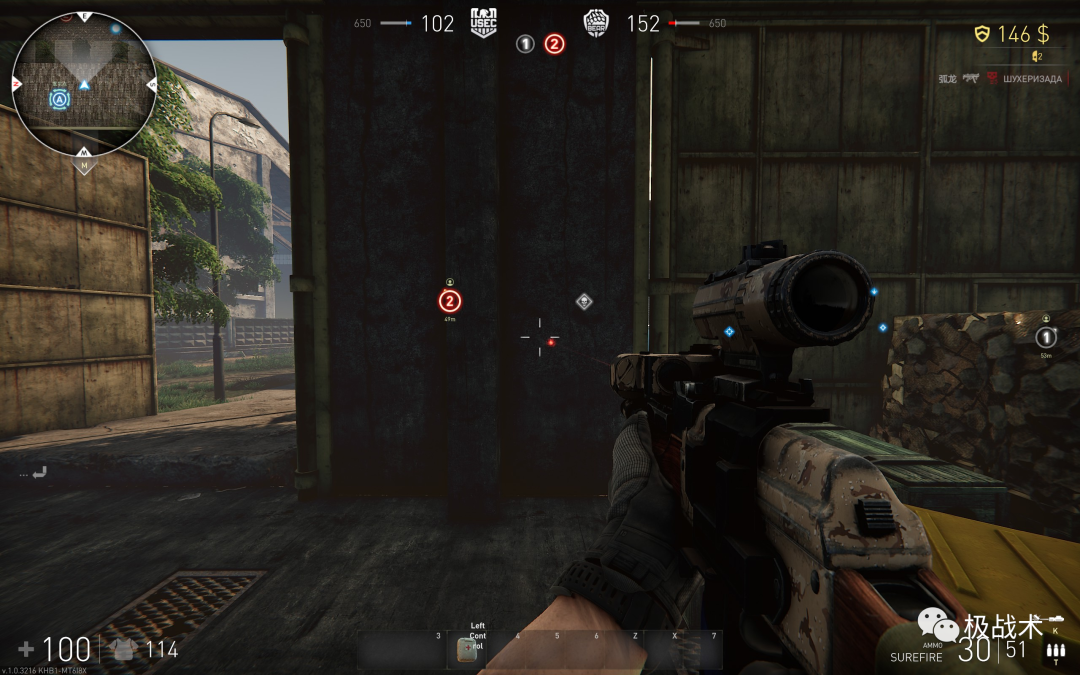Select the red objective 2 indicator beside the emblems
Image resolution: width=1080 pixels, height=675 pixels.
pos(554,44)
